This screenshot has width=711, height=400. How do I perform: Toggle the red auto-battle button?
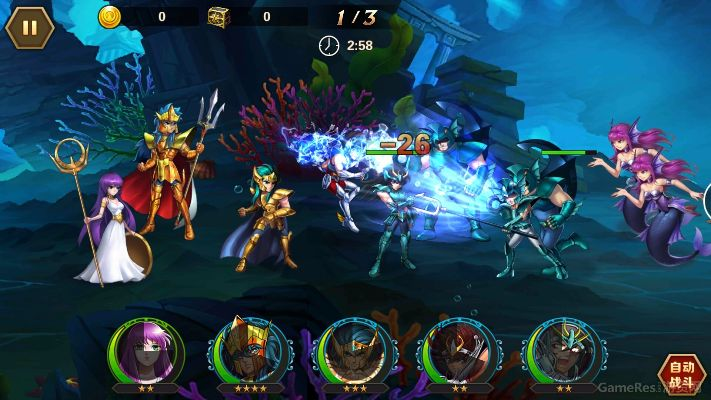(682, 372)
